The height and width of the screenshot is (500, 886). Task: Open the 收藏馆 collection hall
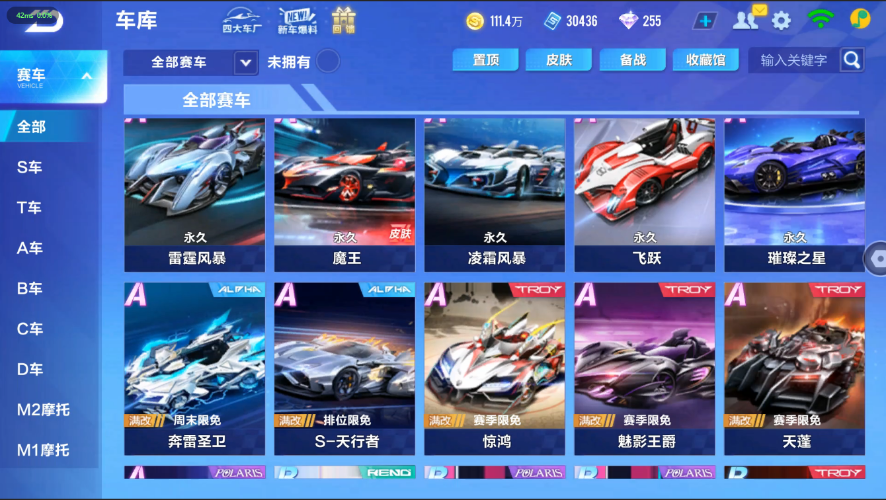pos(705,60)
